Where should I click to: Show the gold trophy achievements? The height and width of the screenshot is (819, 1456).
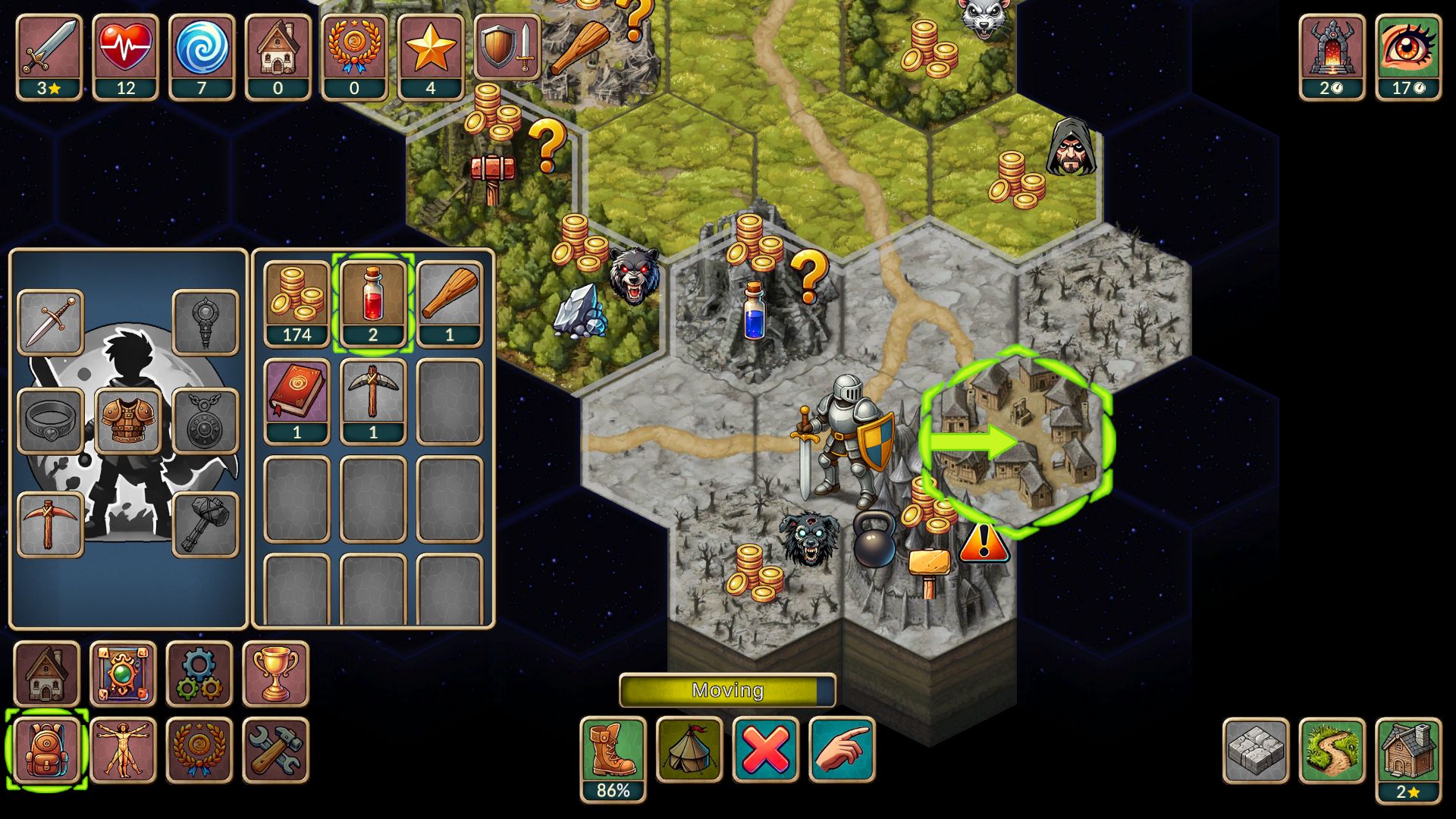(x=275, y=674)
